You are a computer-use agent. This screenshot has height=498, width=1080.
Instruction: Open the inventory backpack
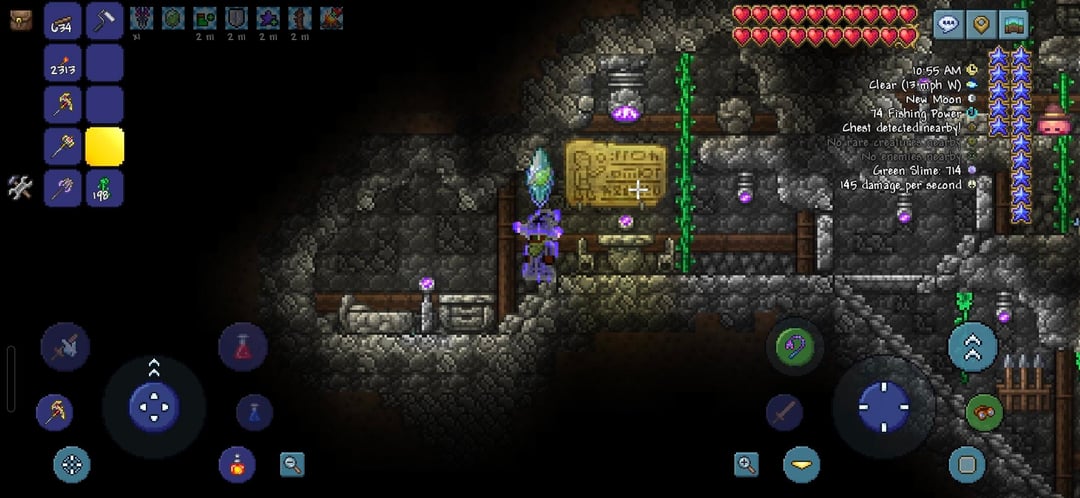click(19, 19)
